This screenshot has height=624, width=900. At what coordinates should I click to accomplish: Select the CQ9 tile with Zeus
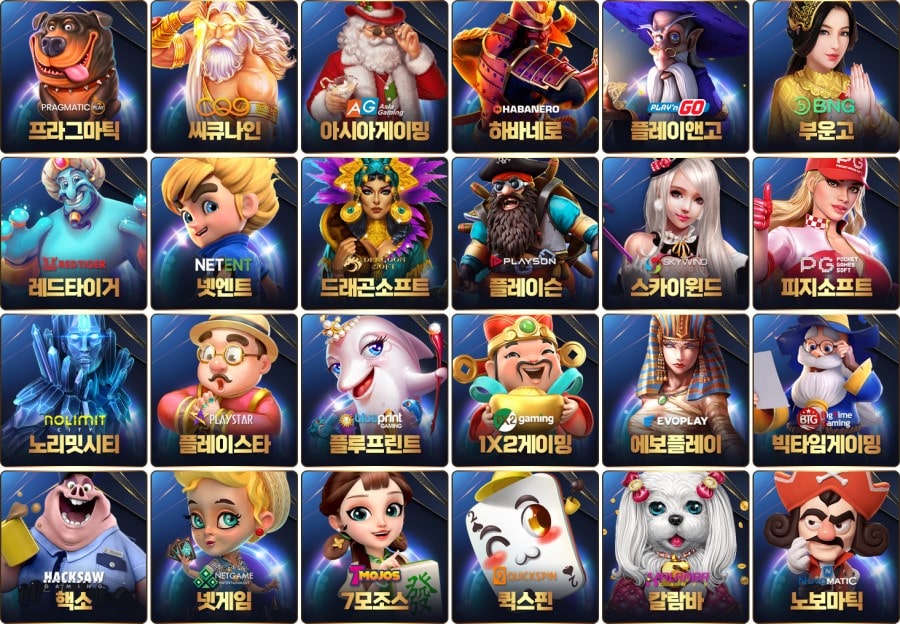click(224, 76)
